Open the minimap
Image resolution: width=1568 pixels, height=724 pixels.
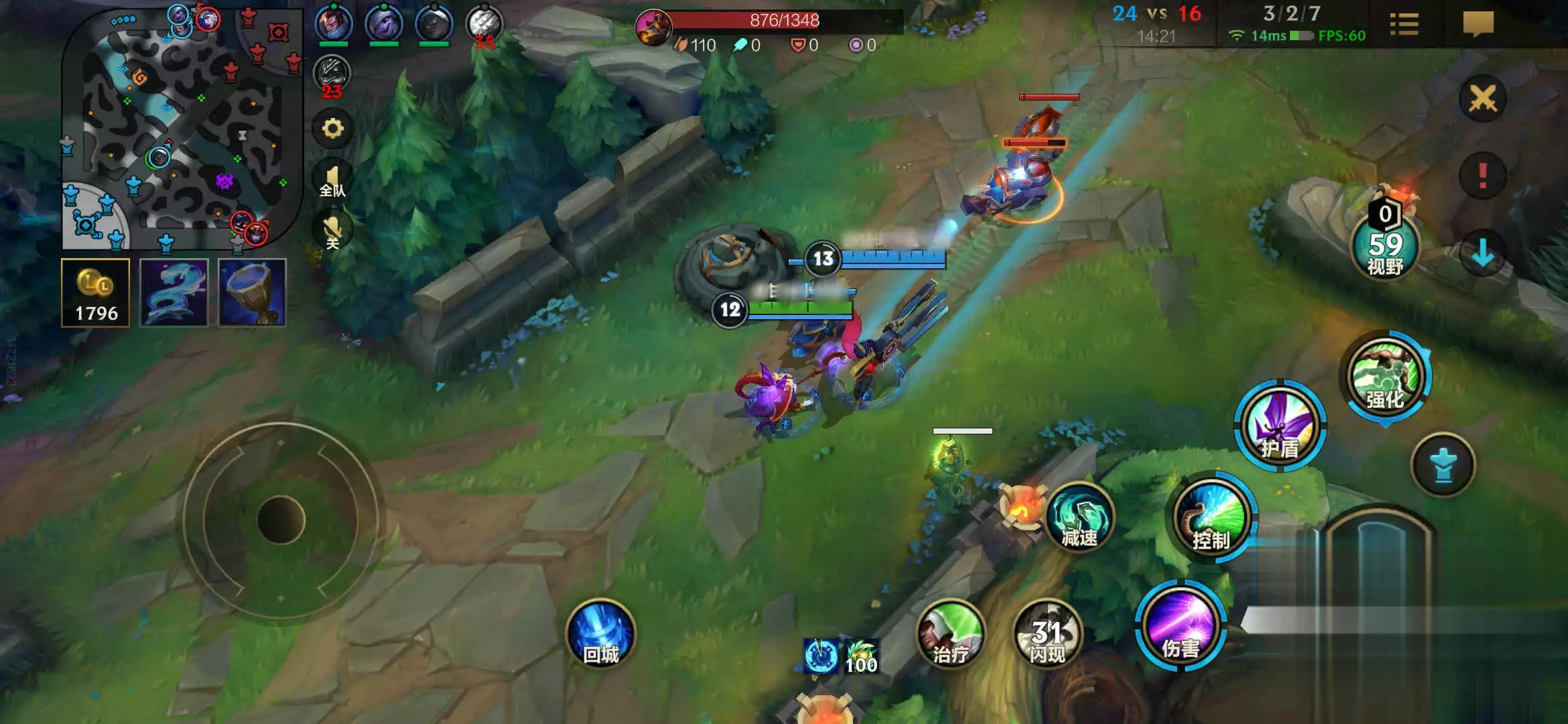[181, 127]
